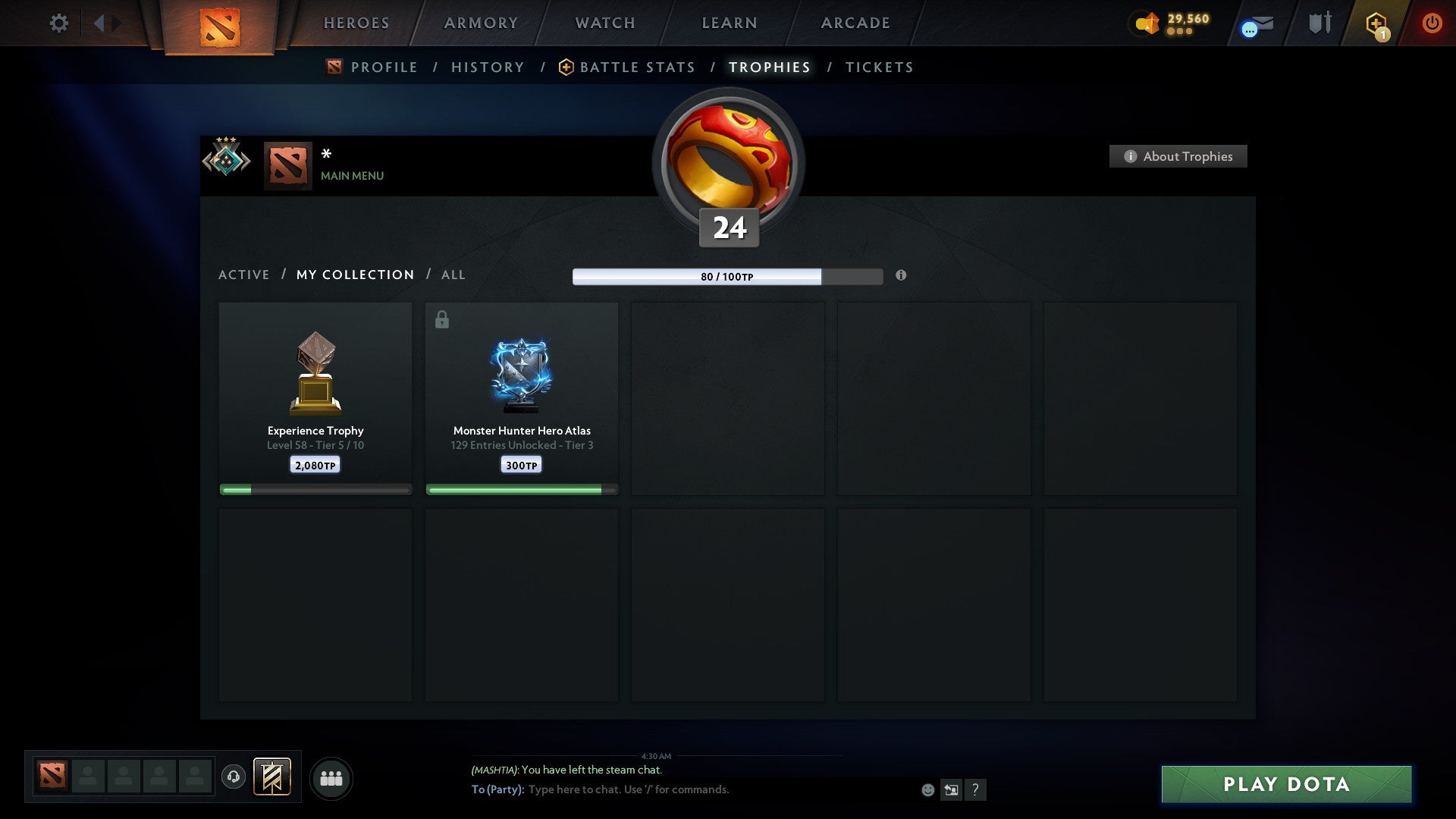
Task: Open the ARCADE menu item
Action: pyautogui.click(x=855, y=23)
